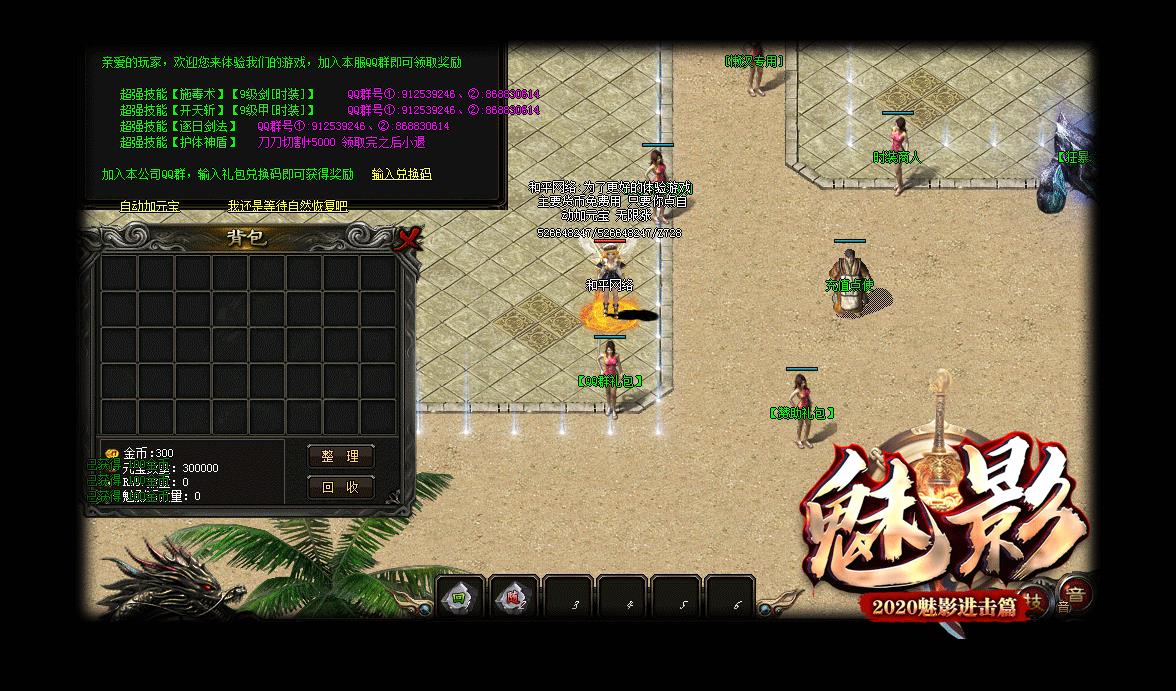Choose the 自动加元宝 dialogue option

click(149, 206)
